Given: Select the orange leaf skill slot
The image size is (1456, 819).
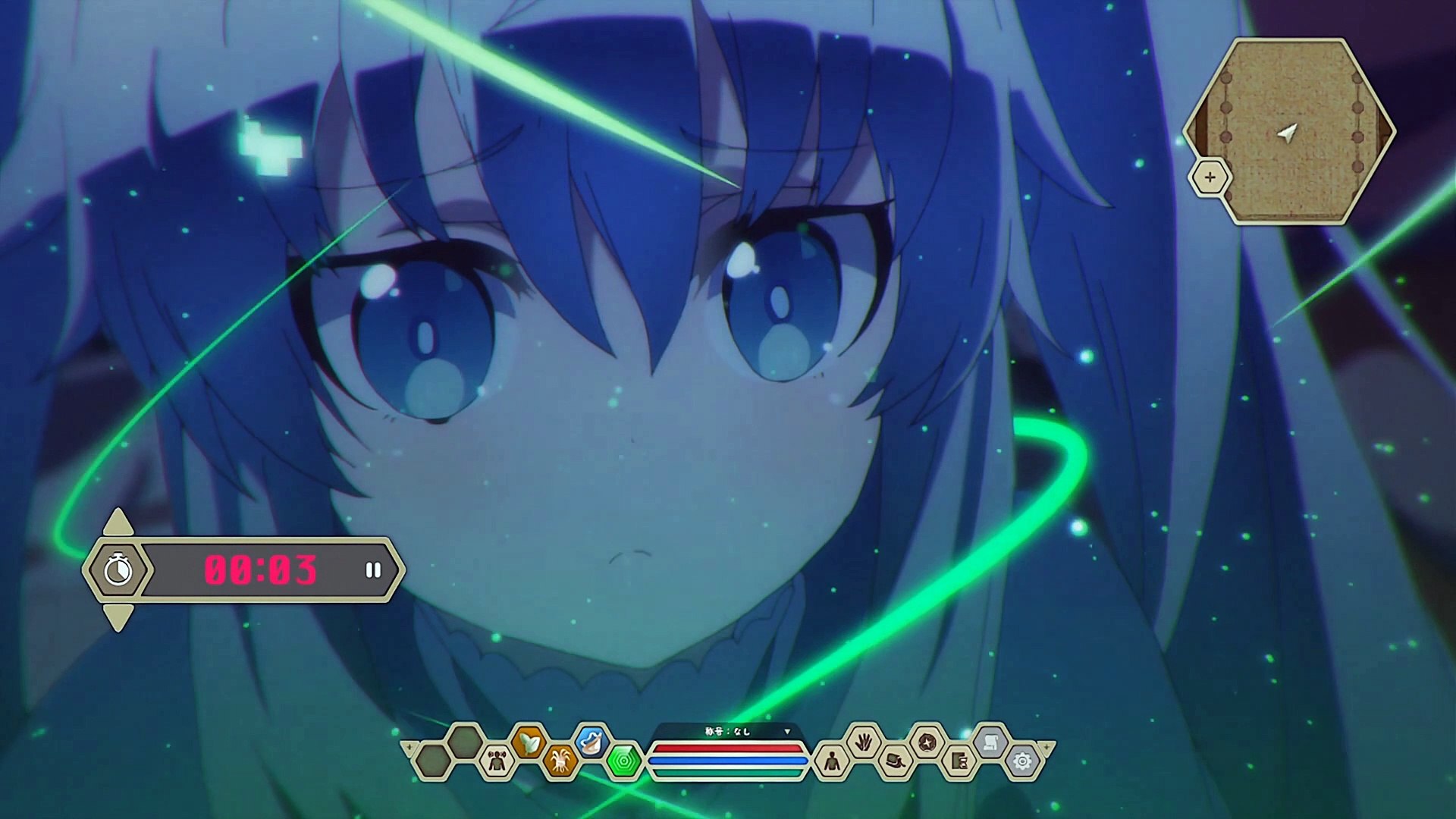Looking at the screenshot, I should 529,740.
